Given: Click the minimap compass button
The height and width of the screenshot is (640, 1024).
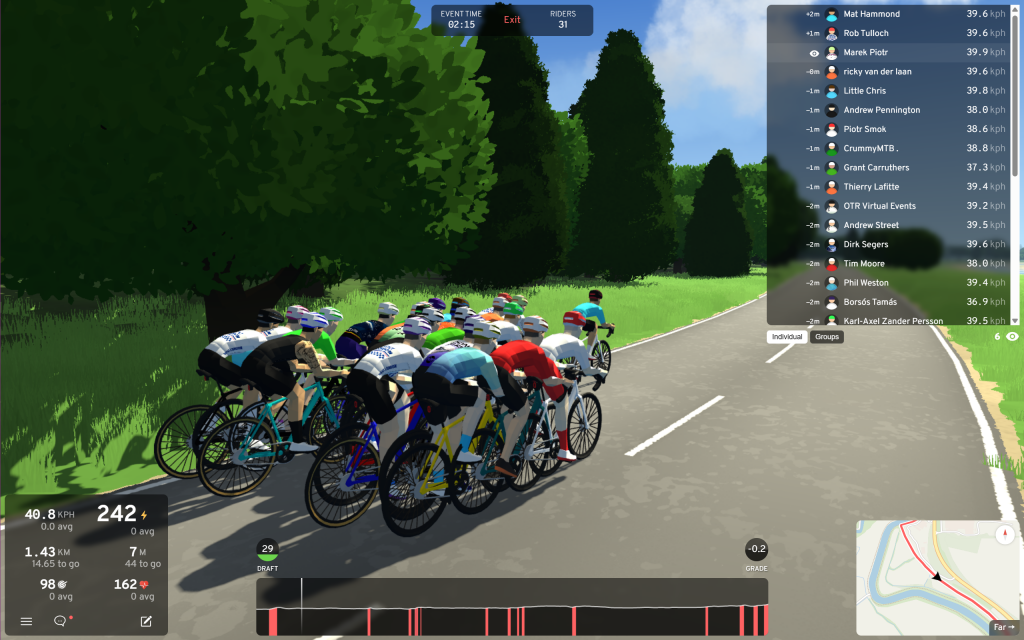Looking at the screenshot, I should point(1005,534).
